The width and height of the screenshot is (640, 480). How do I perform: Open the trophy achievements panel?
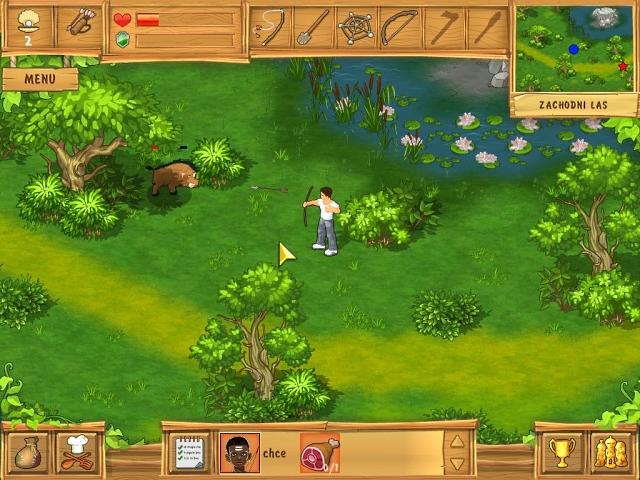pyautogui.click(x=562, y=453)
